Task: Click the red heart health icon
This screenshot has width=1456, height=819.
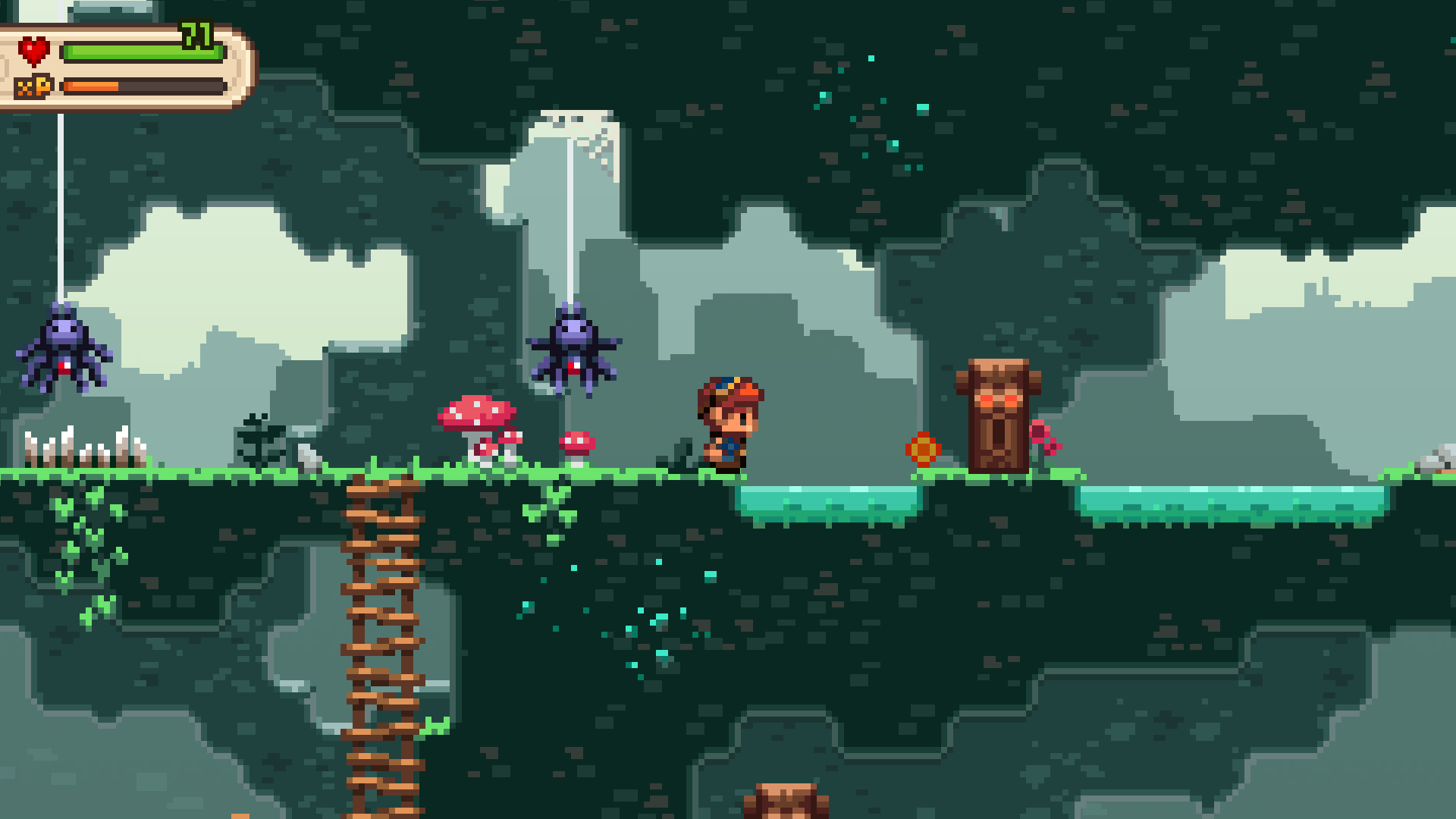Action: [34, 52]
